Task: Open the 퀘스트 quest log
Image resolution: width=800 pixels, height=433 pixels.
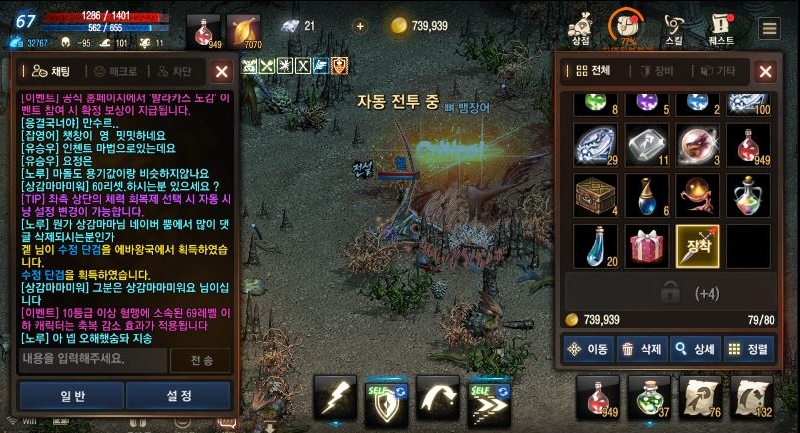Action: 720,28
